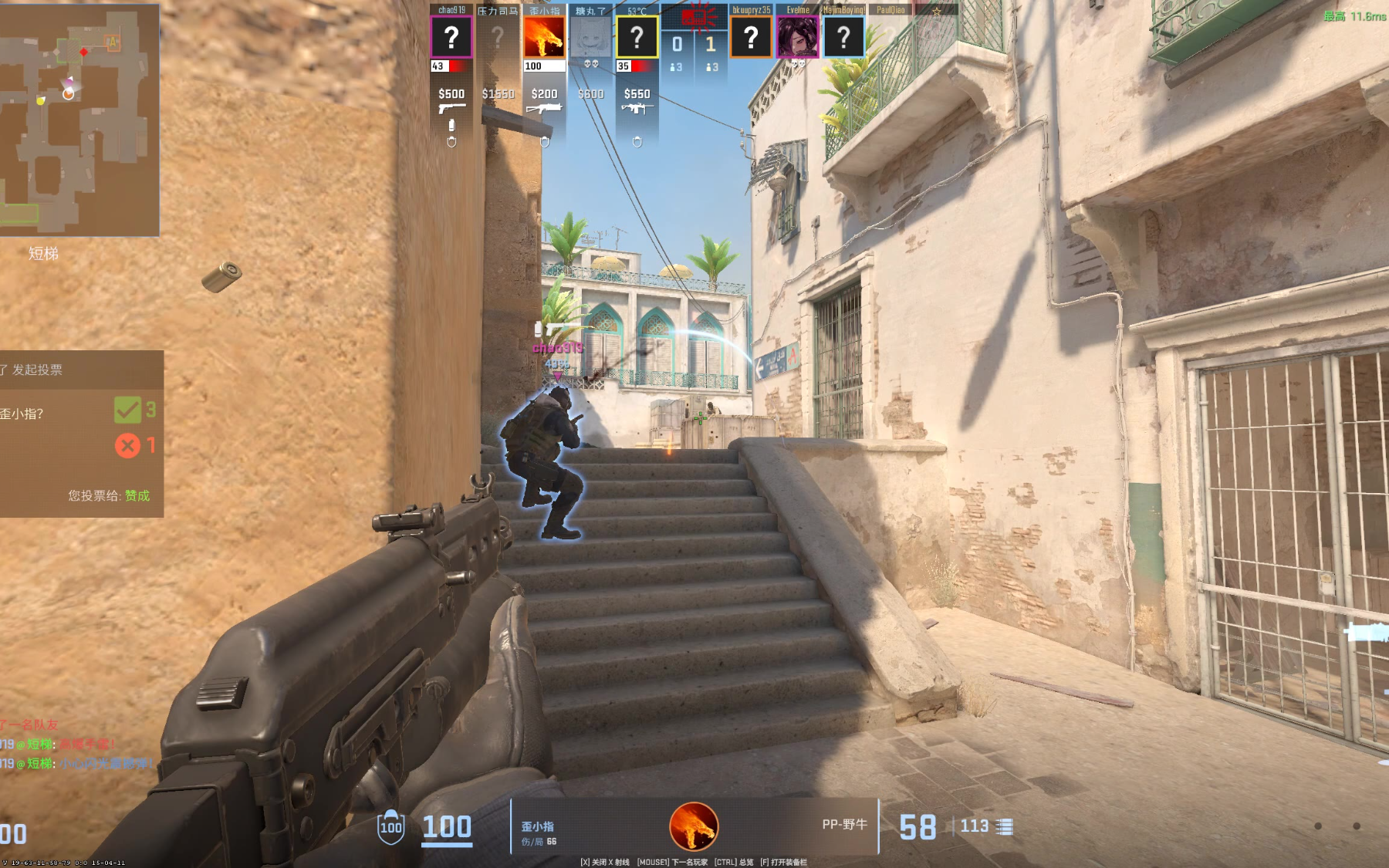The height and width of the screenshot is (868, 1389).
Task: Click the bomb planted icon at top
Action: pyautogui.click(x=698, y=16)
